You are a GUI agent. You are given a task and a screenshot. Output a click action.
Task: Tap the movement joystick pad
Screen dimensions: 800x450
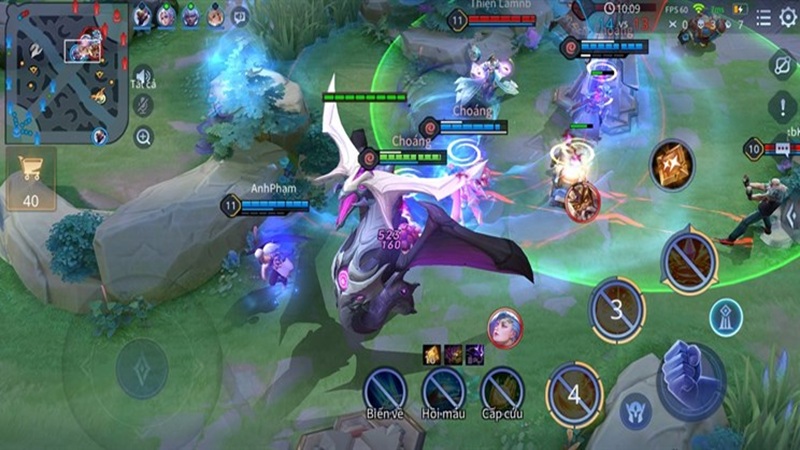coord(142,369)
